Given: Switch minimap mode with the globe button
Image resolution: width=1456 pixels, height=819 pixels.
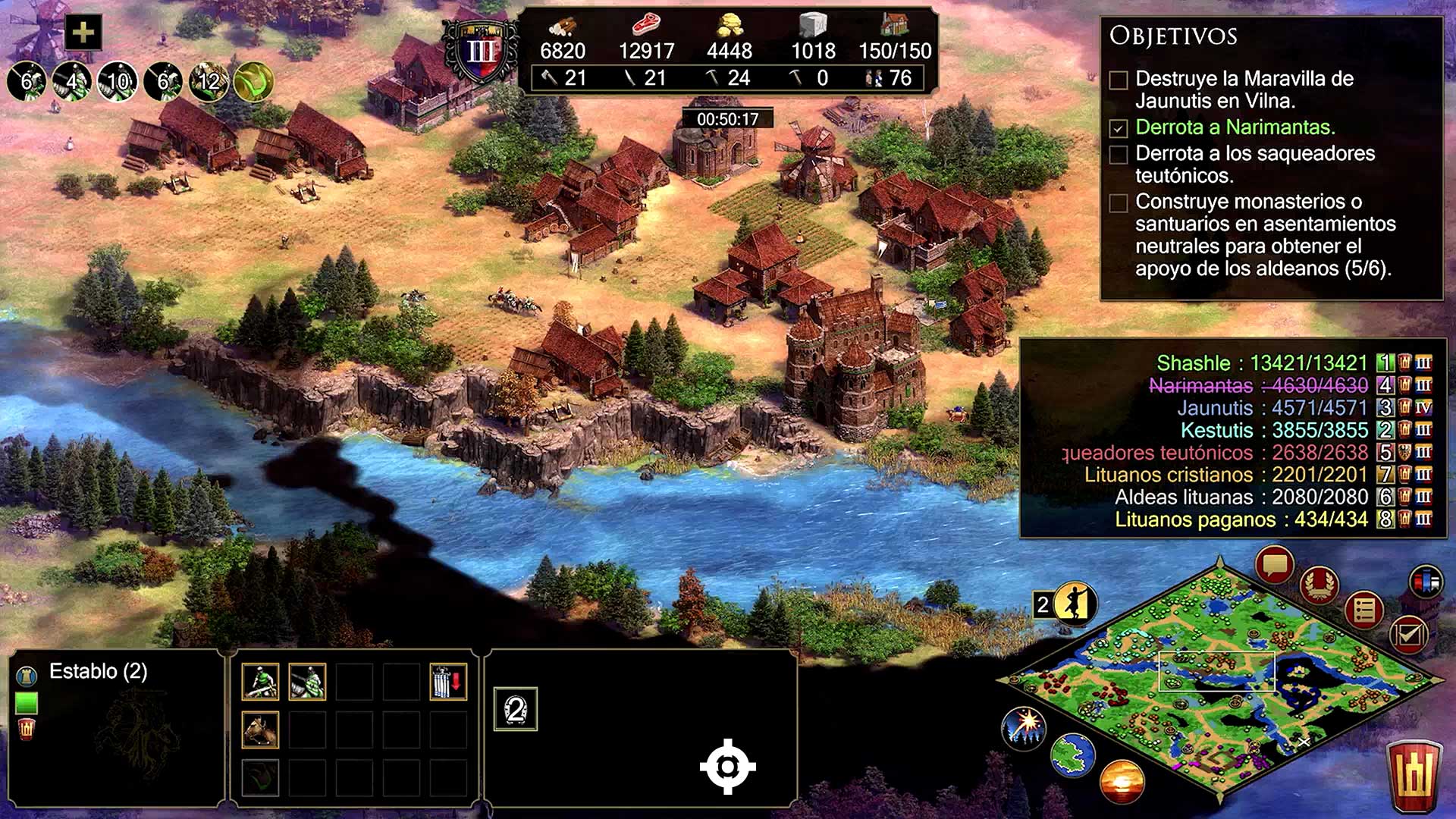Looking at the screenshot, I should [x=1072, y=755].
